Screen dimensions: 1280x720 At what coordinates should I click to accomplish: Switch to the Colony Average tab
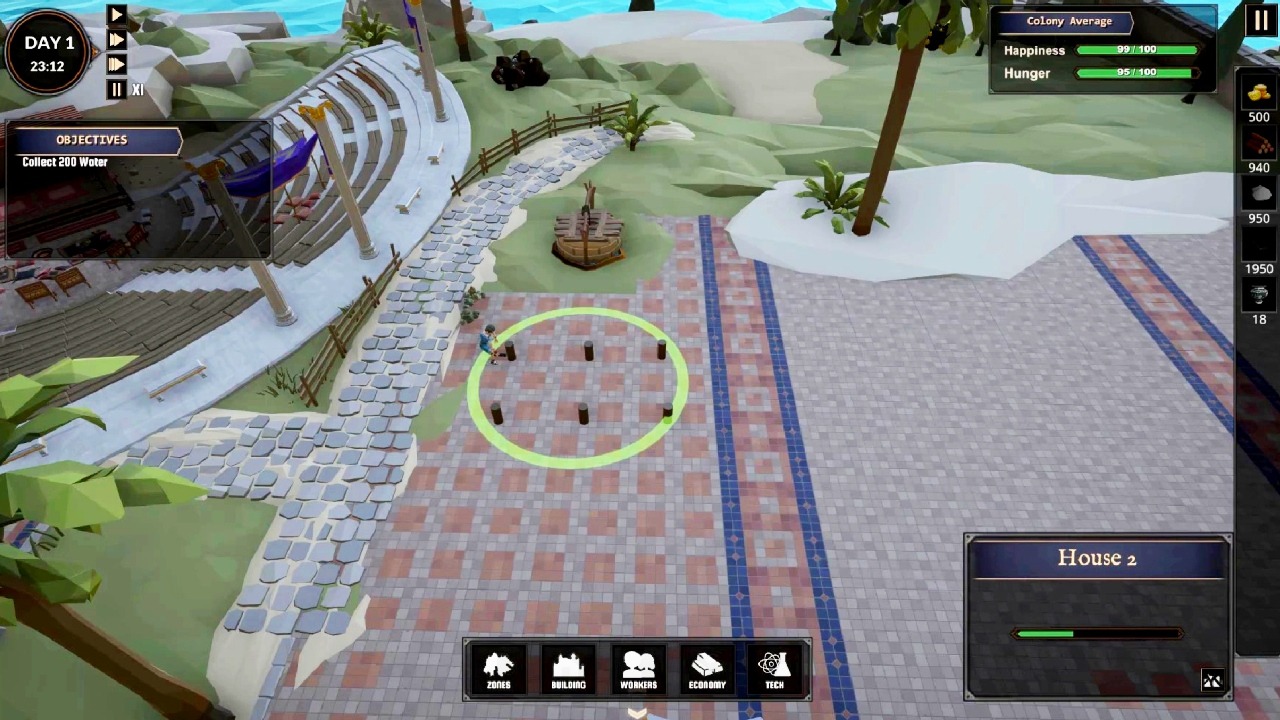coord(1069,20)
